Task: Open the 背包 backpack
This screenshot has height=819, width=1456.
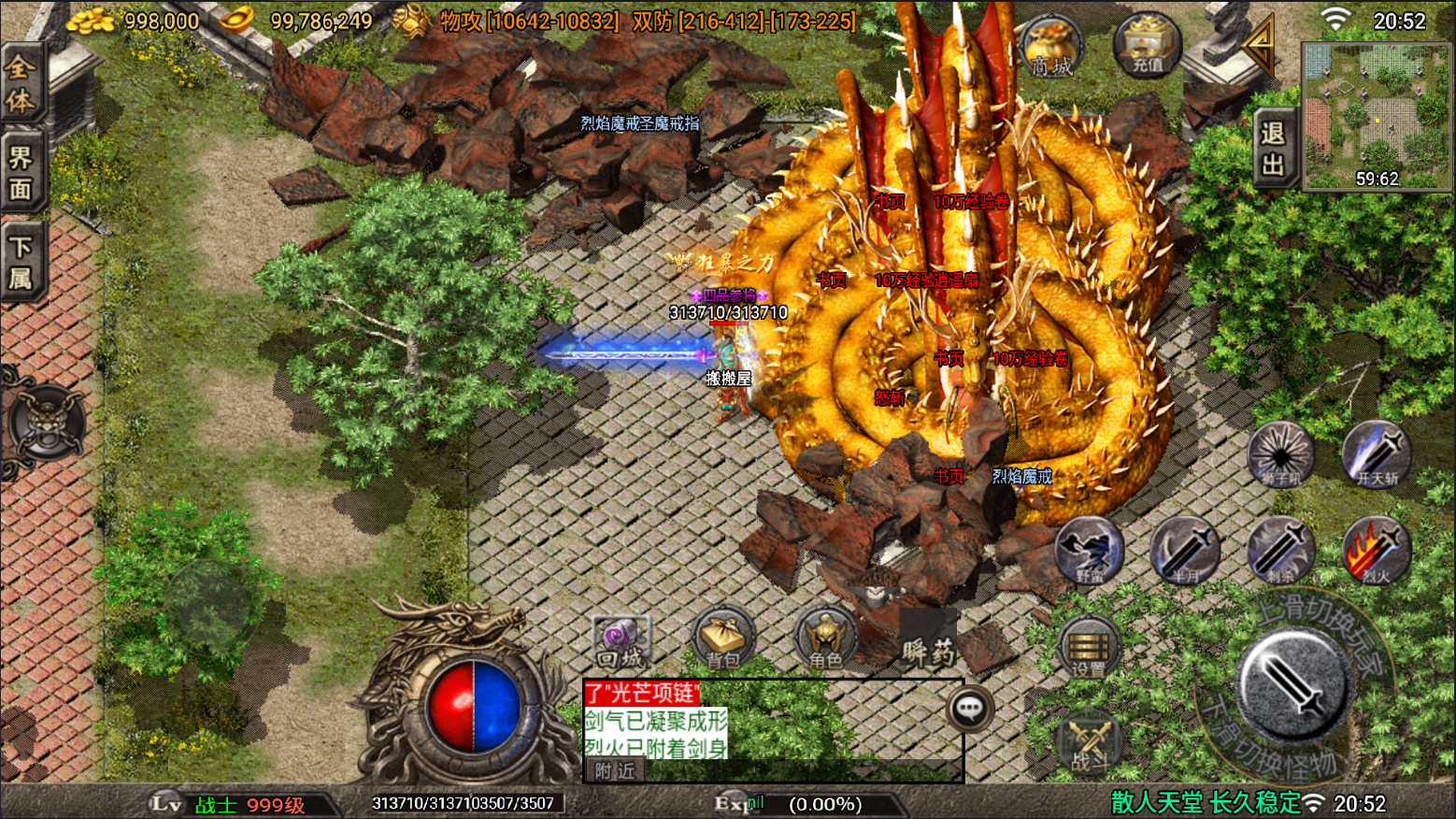Action: click(723, 639)
